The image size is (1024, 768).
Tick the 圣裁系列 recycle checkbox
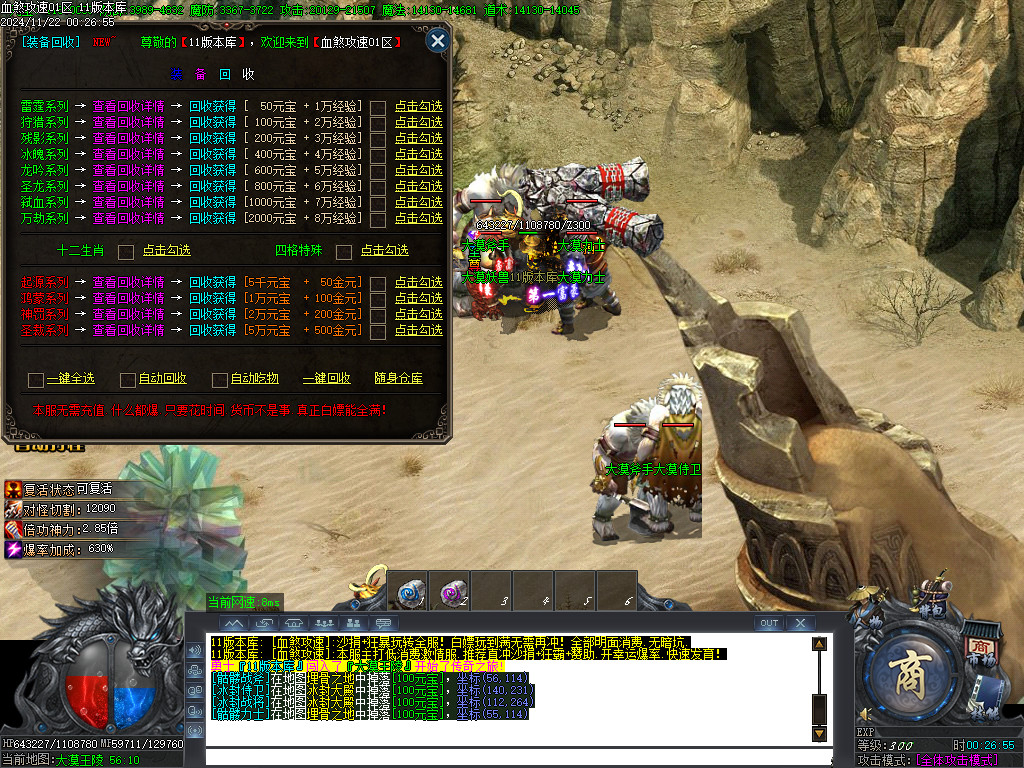click(x=378, y=331)
